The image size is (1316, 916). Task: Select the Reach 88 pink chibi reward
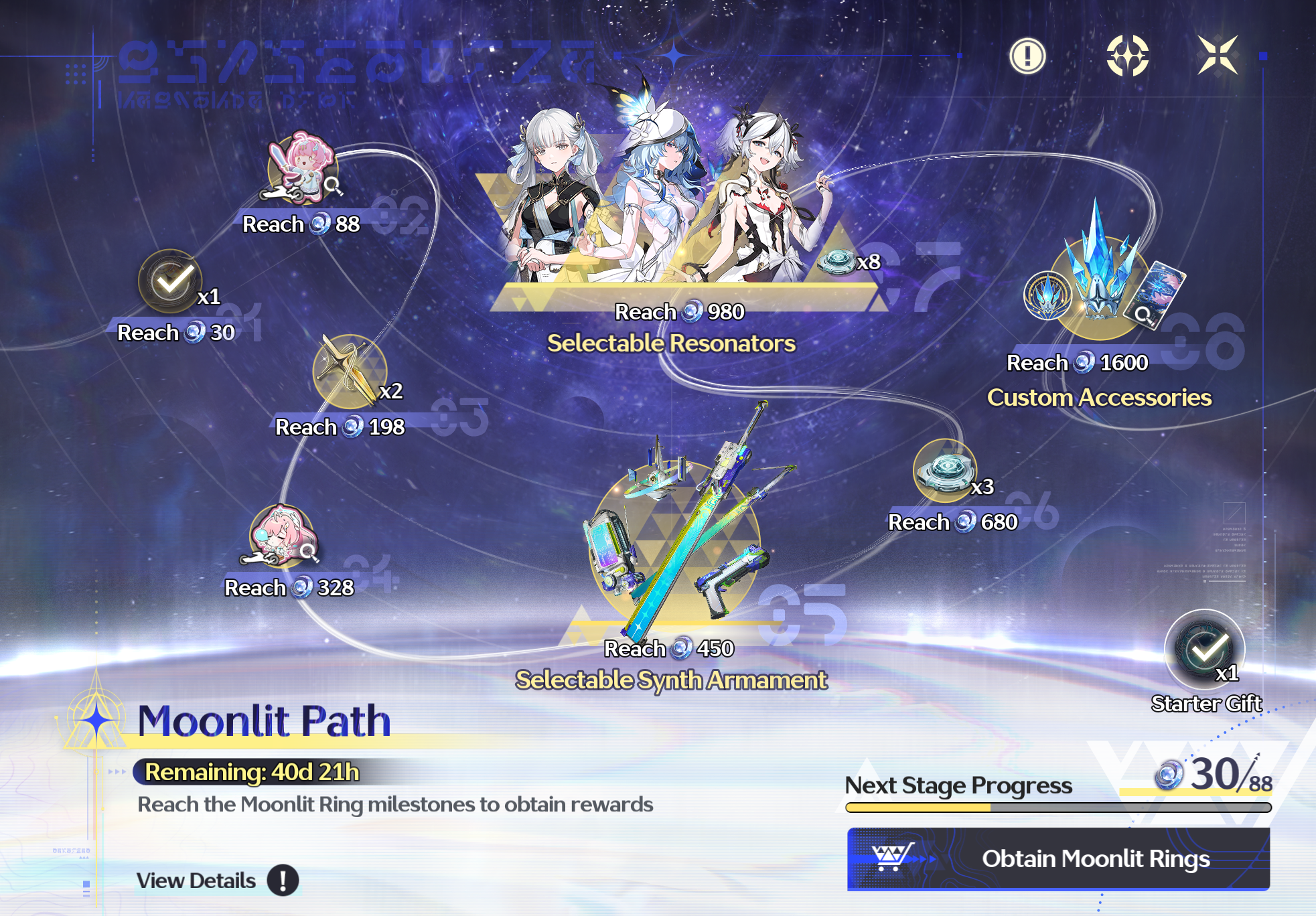(302, 169)
